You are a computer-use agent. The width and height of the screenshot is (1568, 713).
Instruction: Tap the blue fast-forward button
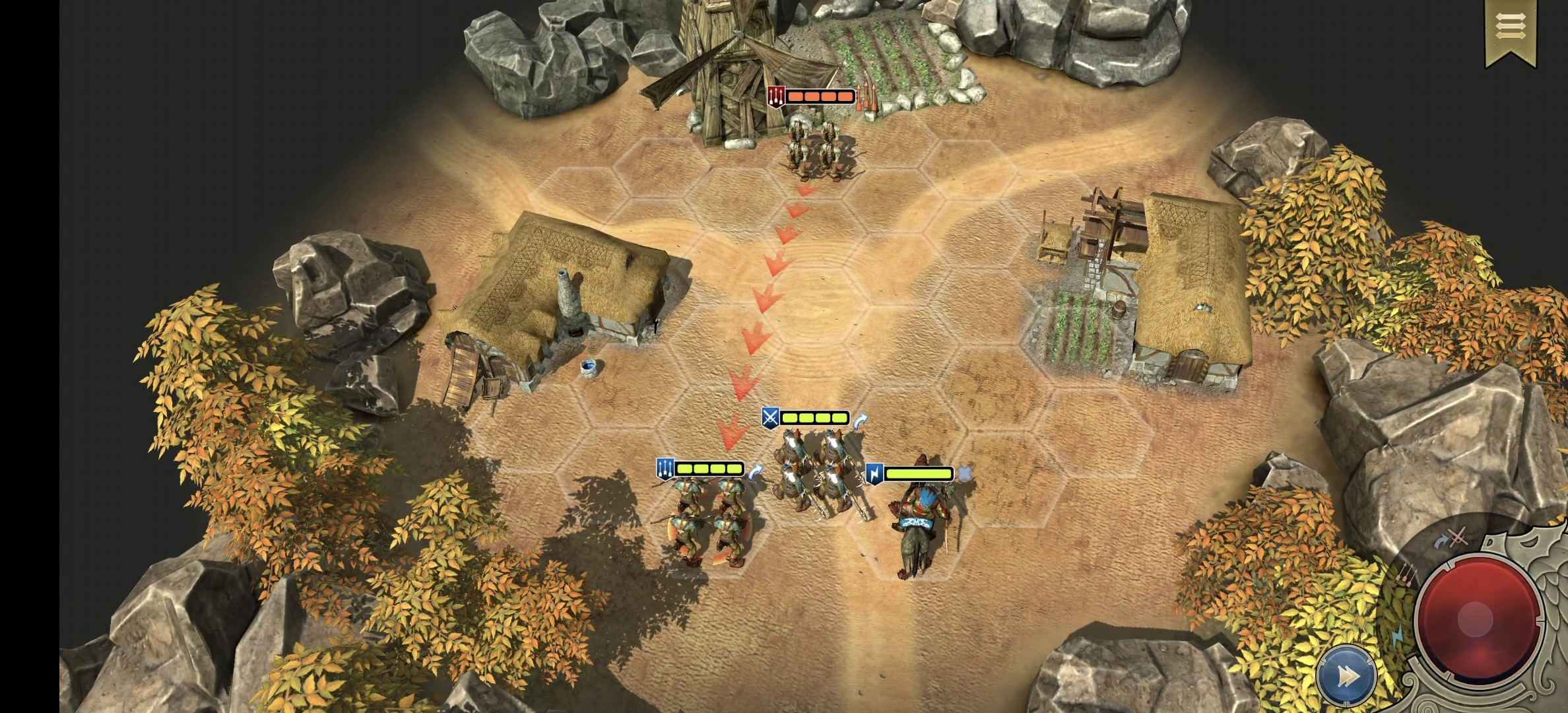pos(1346,676)
